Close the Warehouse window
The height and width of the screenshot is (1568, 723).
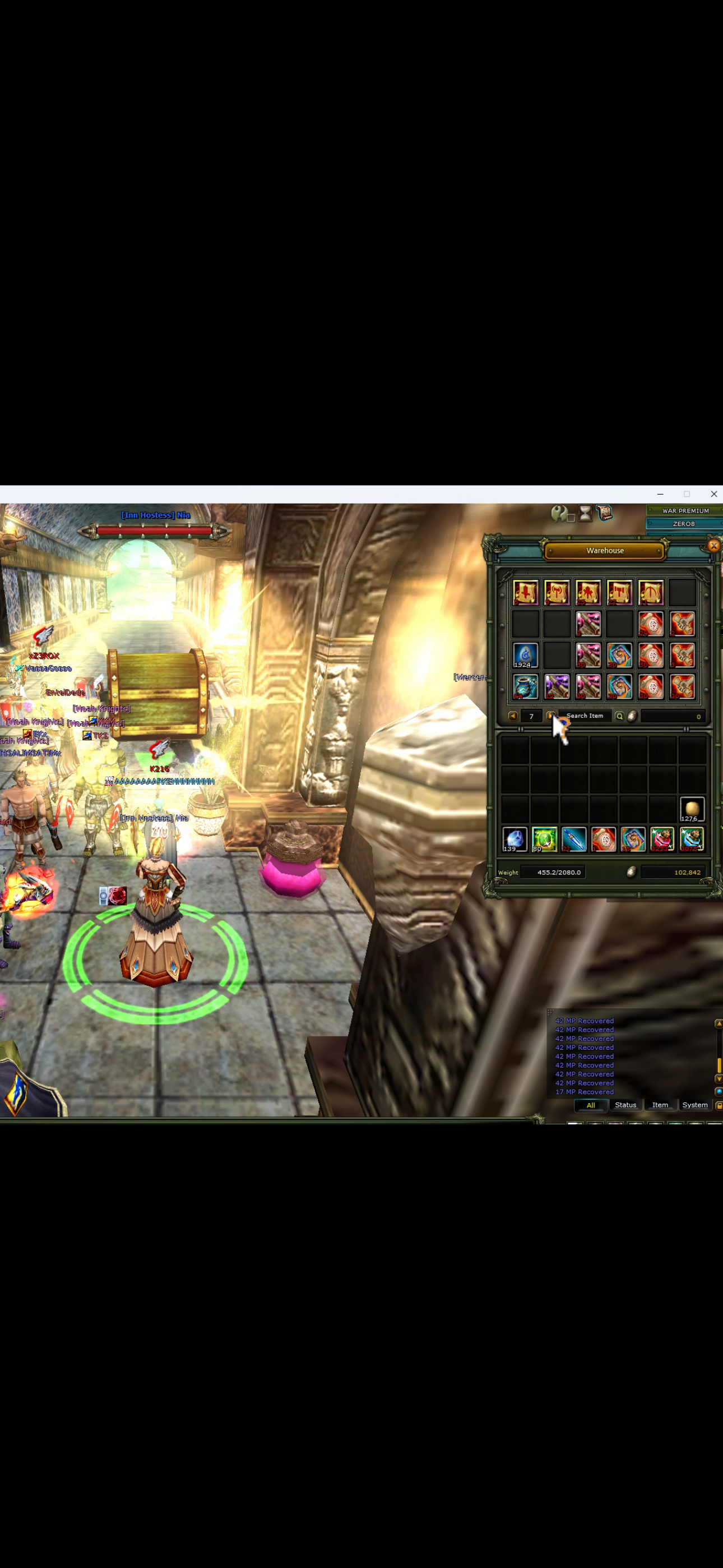click(713, 546)
